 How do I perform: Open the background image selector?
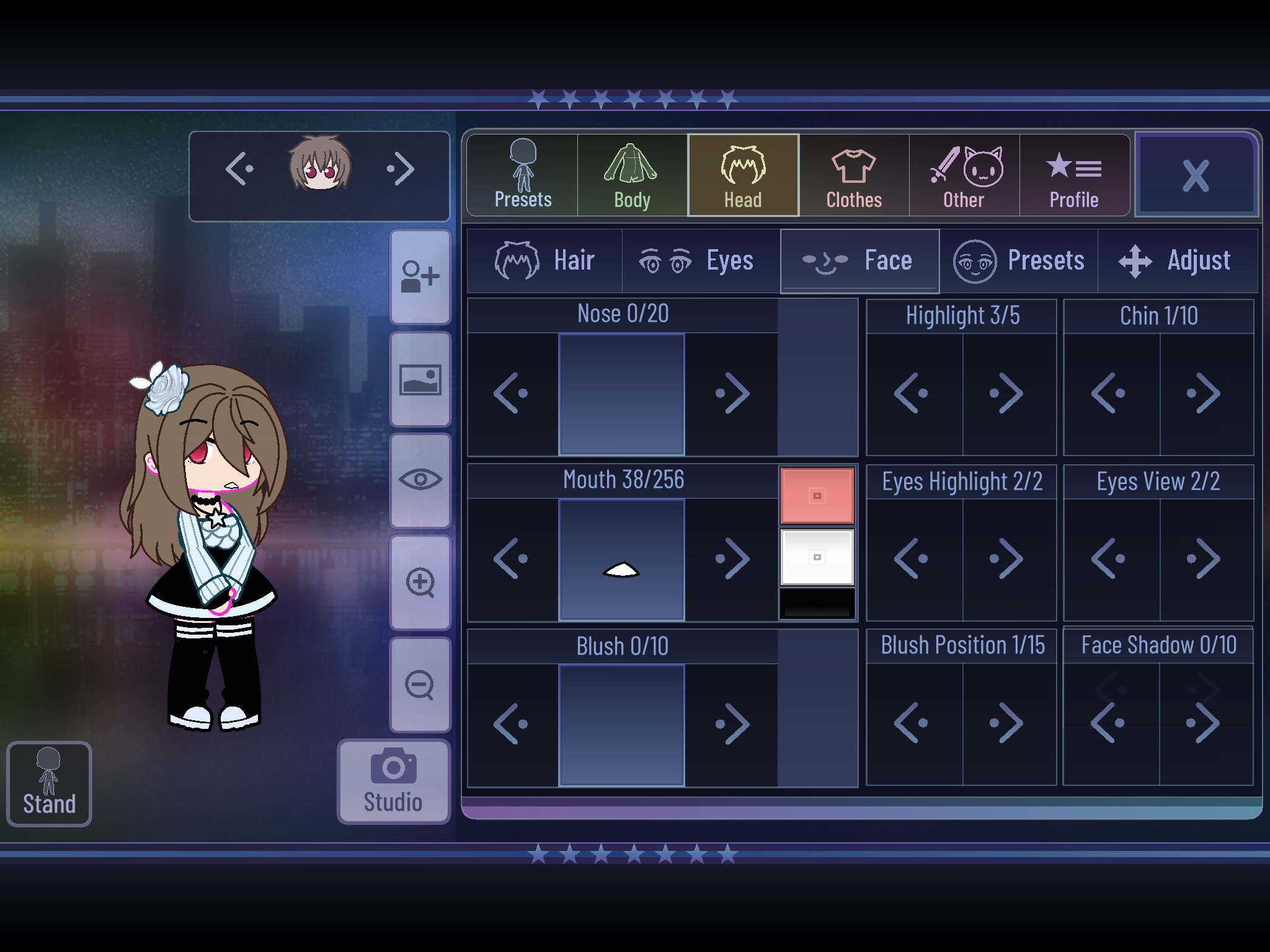tap(420, 378)
